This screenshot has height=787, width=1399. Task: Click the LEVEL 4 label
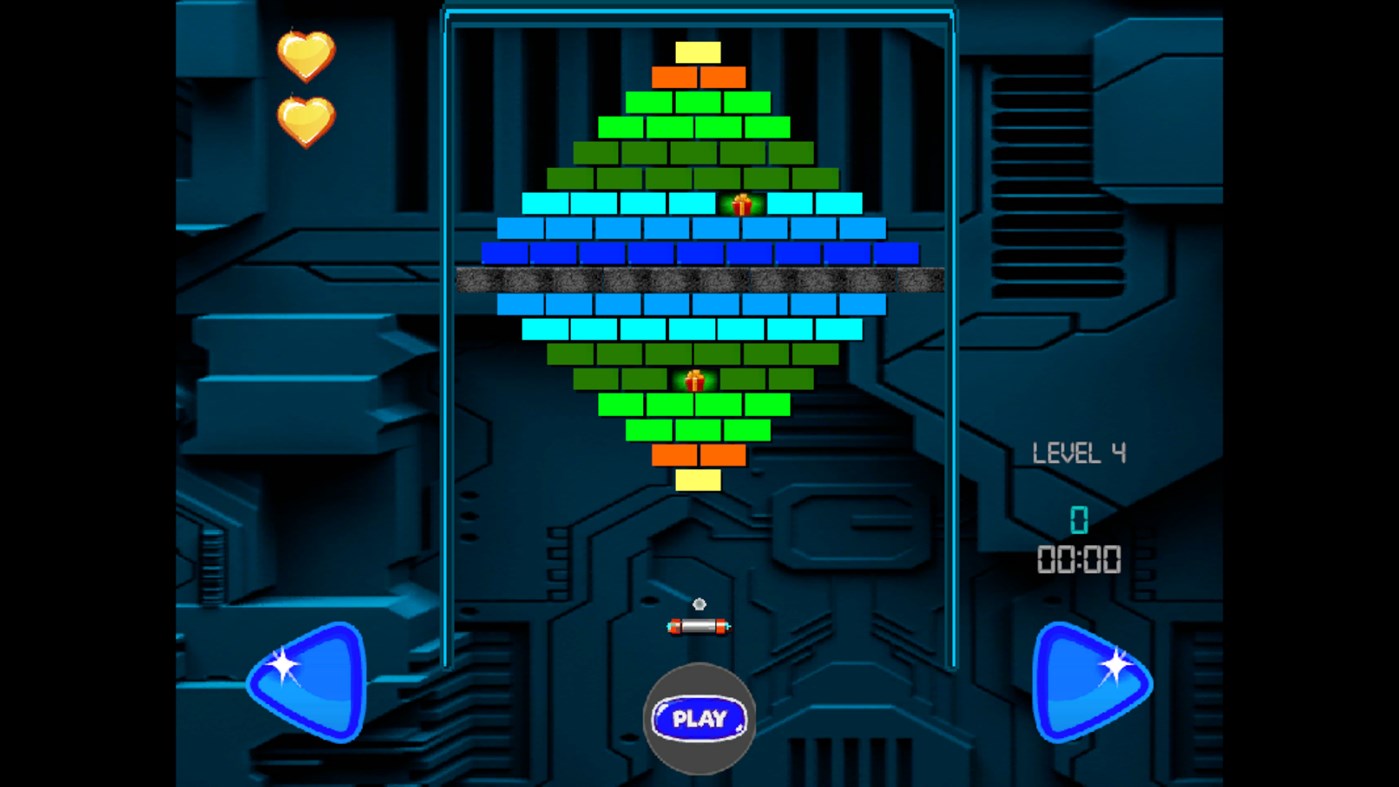(x=1080, y=453)
